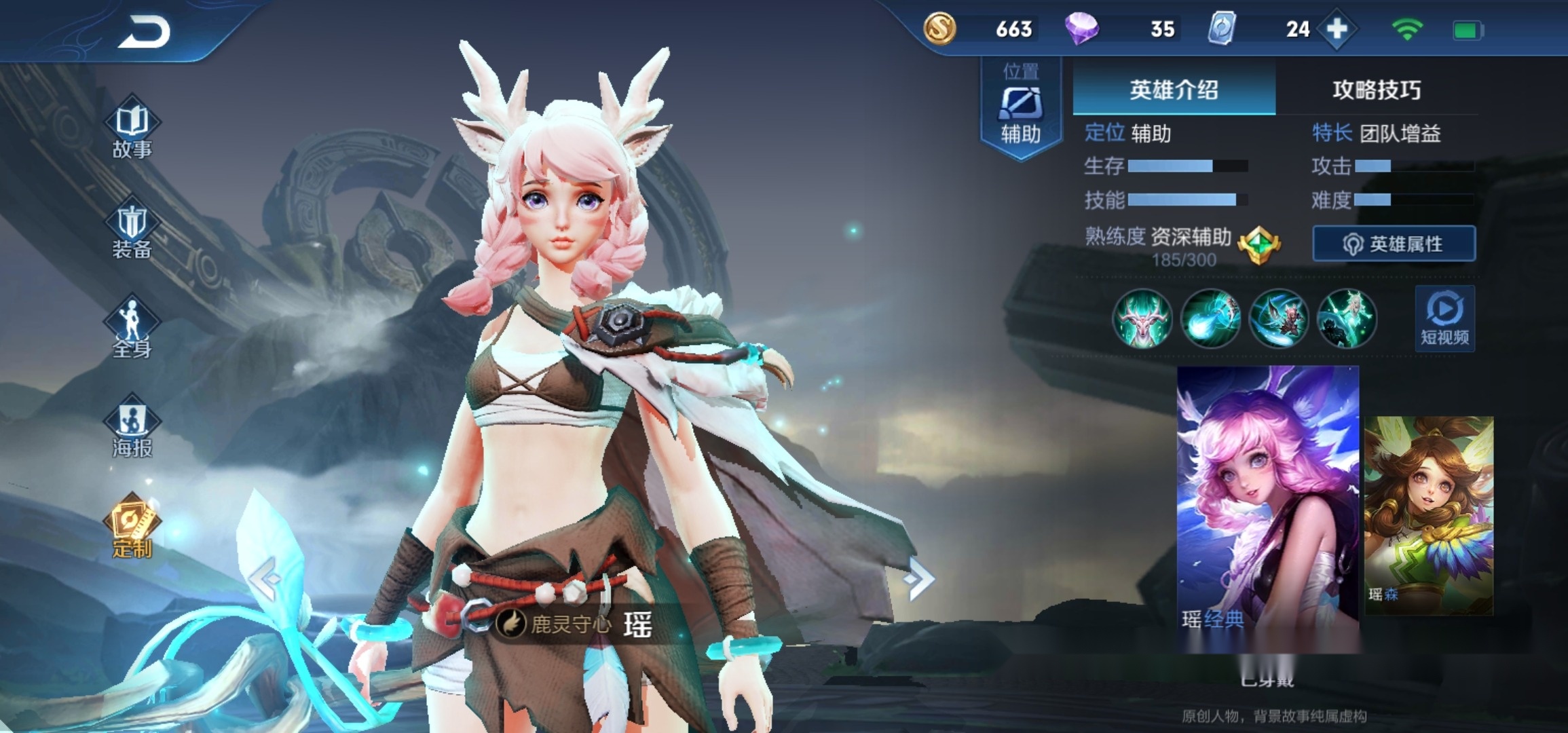
Task: Show the next hero with right arrow
Action: tap(920, 579)
